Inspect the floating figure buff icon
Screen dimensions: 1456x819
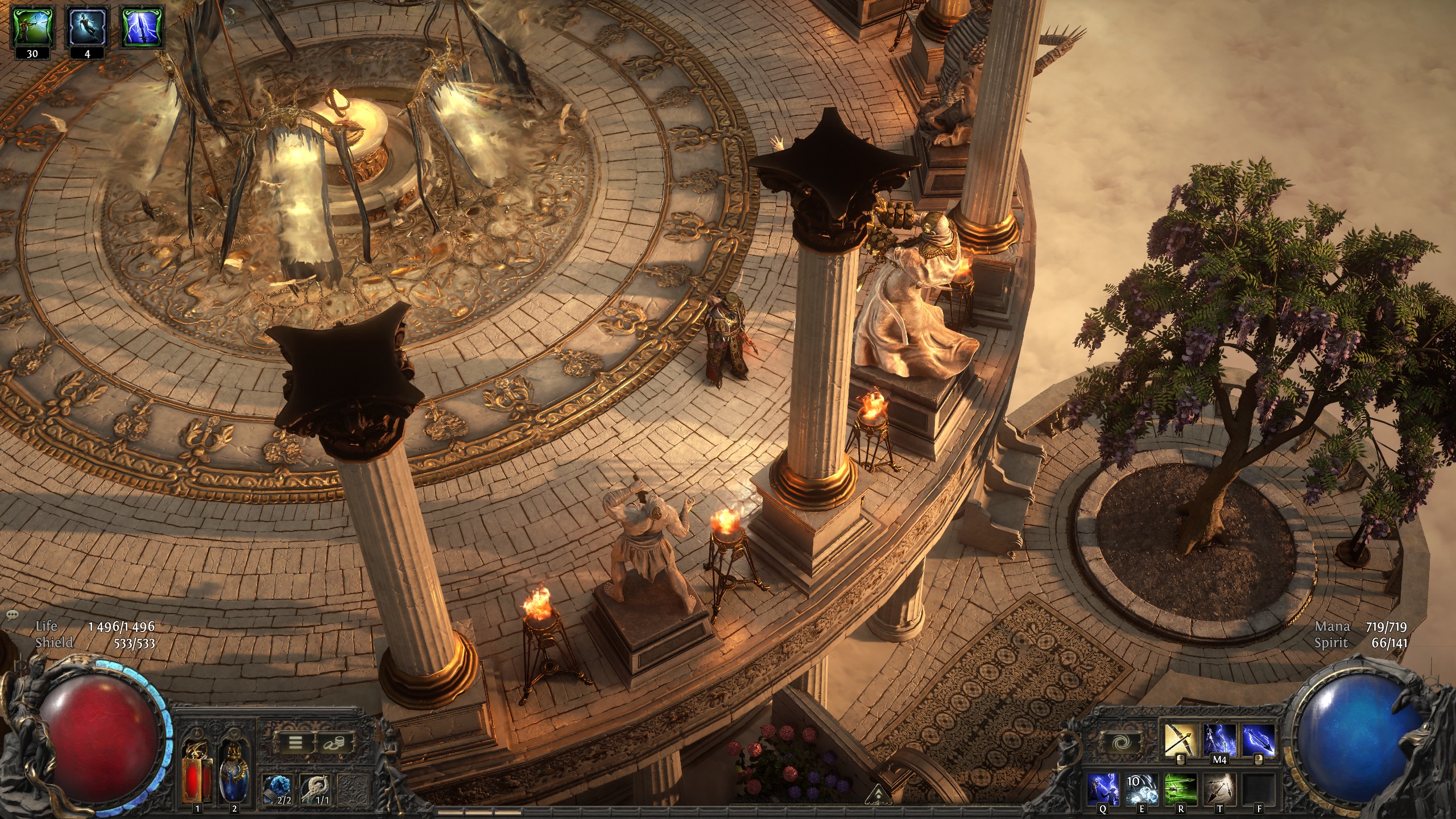pyautogui.click(x=87, y=26)
